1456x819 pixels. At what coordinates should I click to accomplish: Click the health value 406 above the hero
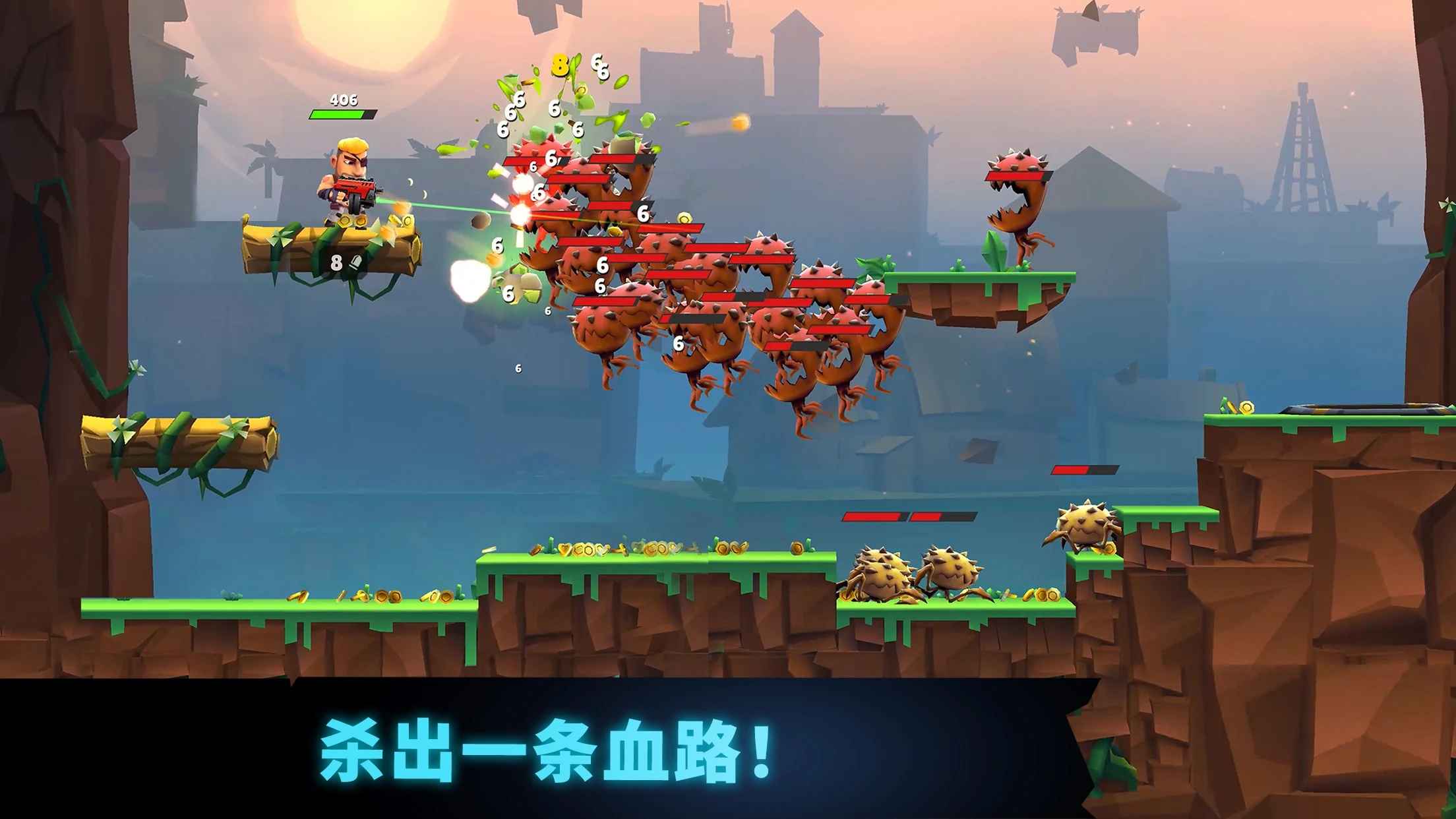coord(346,100)
